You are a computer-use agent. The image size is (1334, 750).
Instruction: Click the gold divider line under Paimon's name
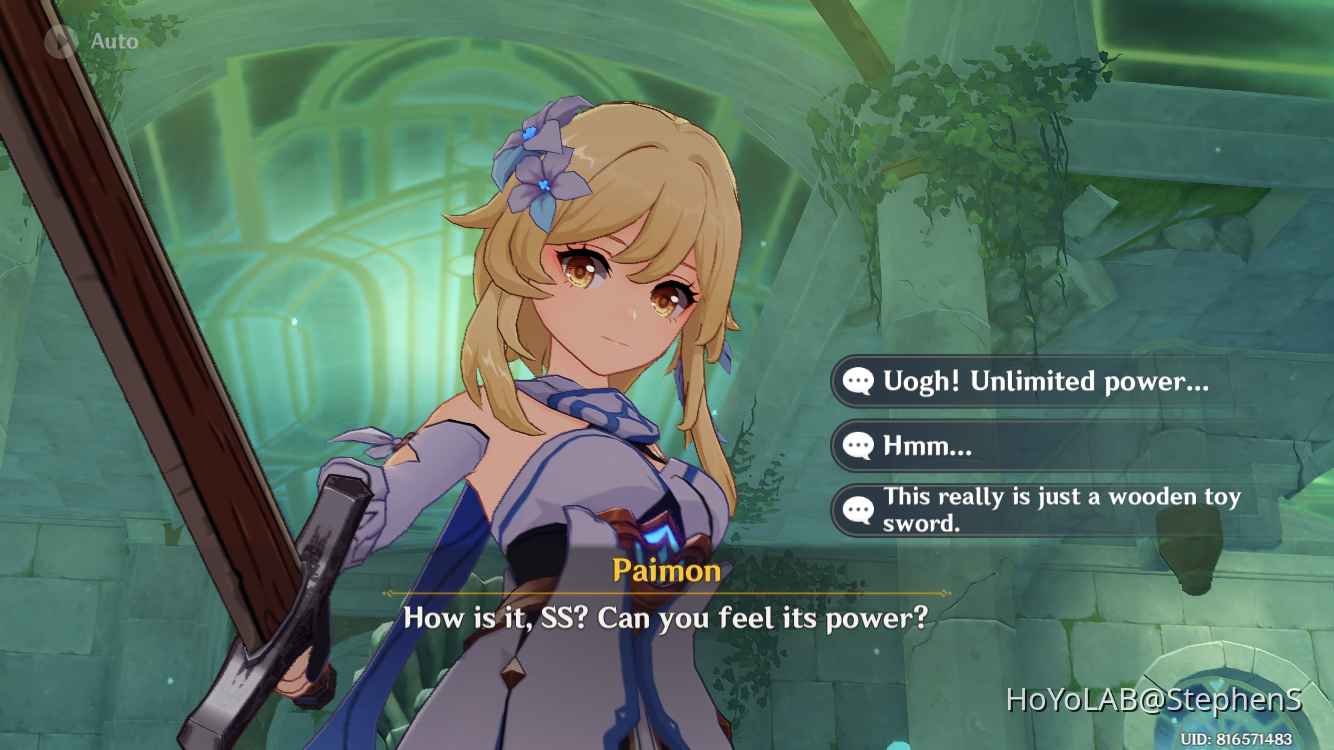[666, 592]
